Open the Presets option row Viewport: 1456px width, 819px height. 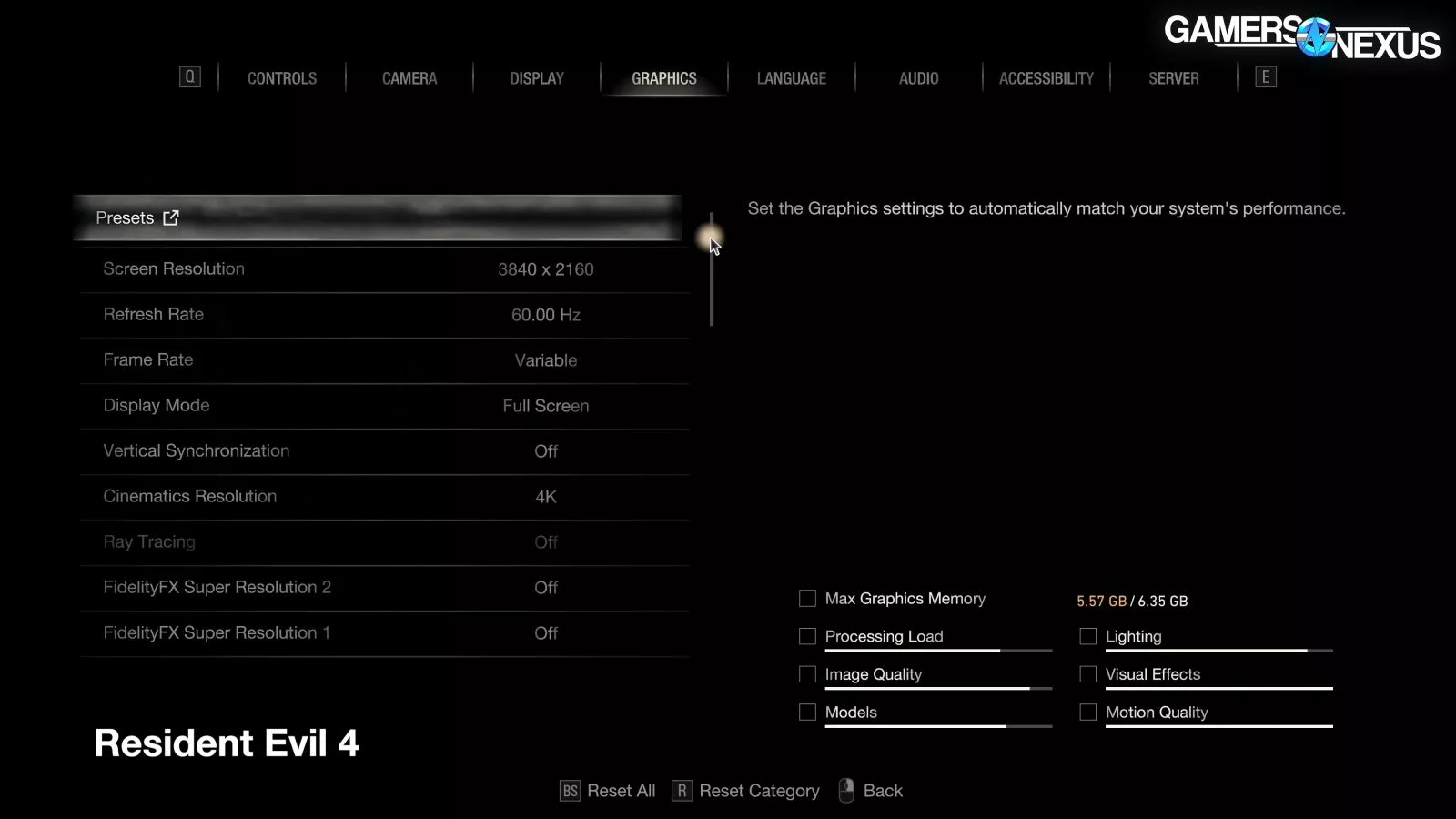click(378, 218)
